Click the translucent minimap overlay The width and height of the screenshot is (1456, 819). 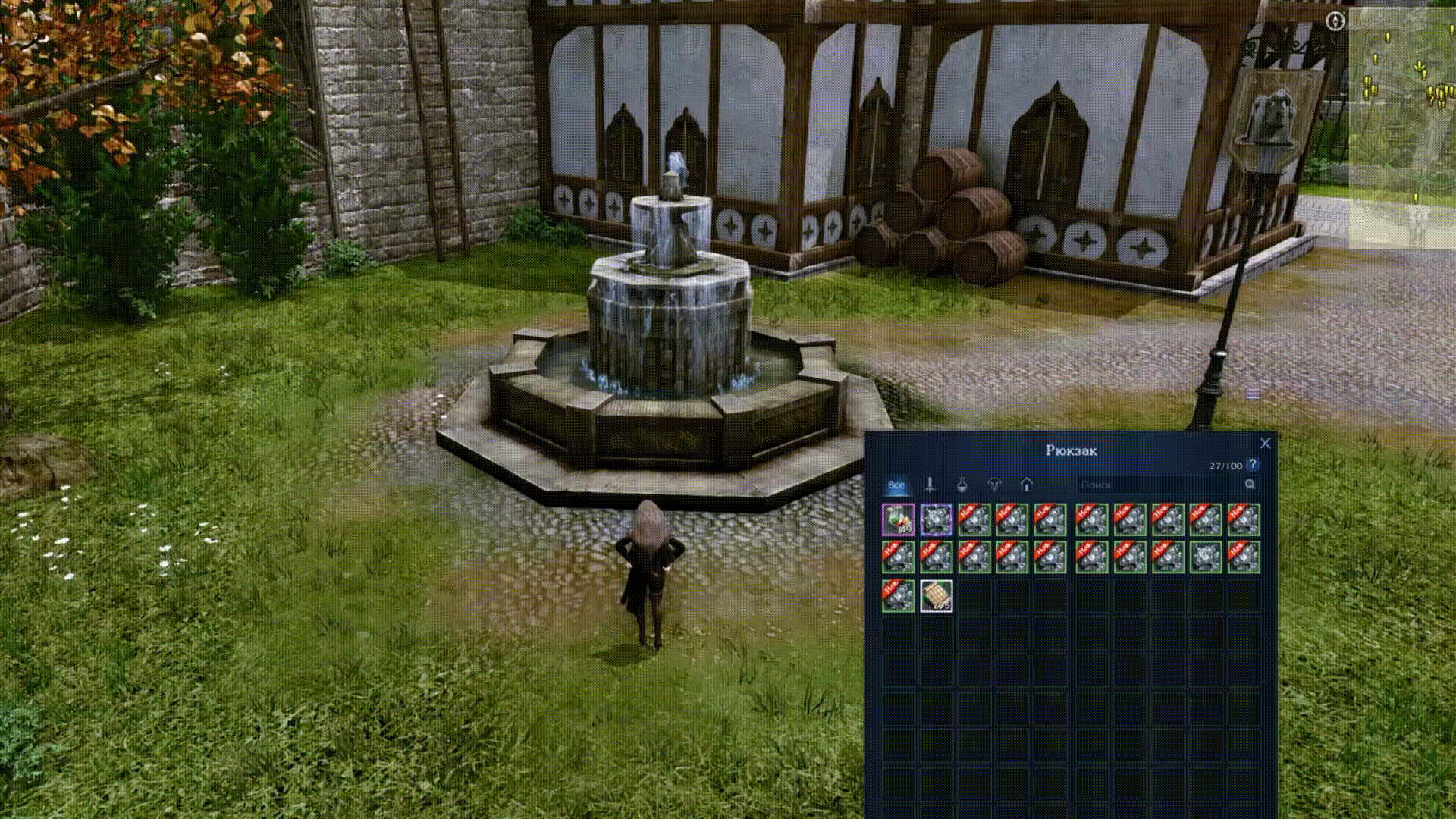point(1401,129)
